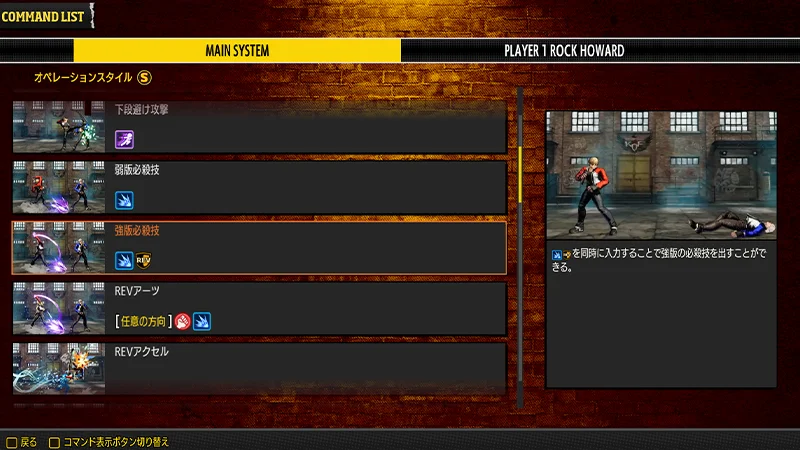The width and height of the screenshot is (800, 450).
Task: Choose the 弱版必殺技 command entry
Action: (x=259, y=186)
